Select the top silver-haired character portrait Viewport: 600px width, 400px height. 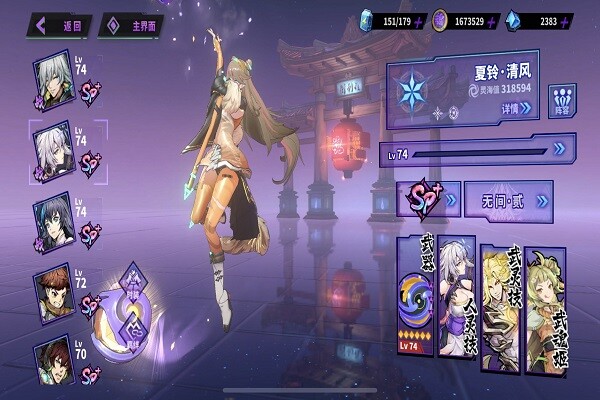(53, 75)
